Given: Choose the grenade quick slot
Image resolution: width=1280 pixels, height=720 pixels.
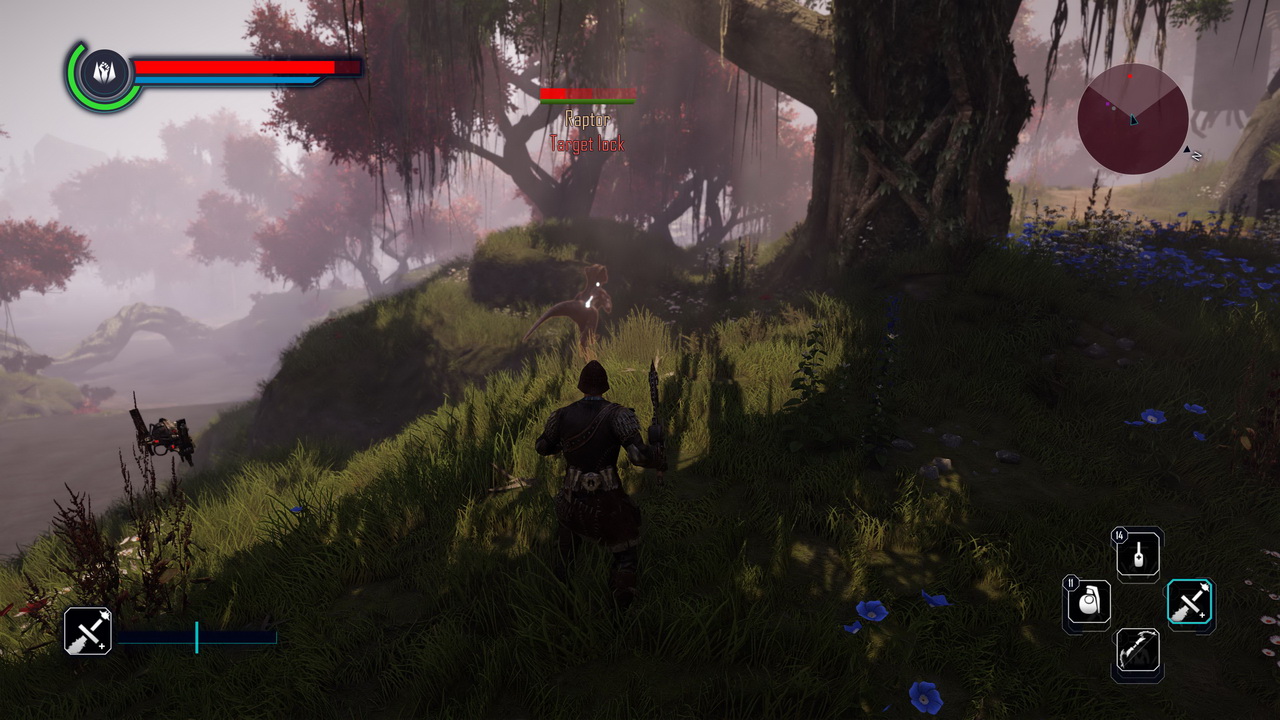Looking at the screenshot, I should (x=1087, y=605).
